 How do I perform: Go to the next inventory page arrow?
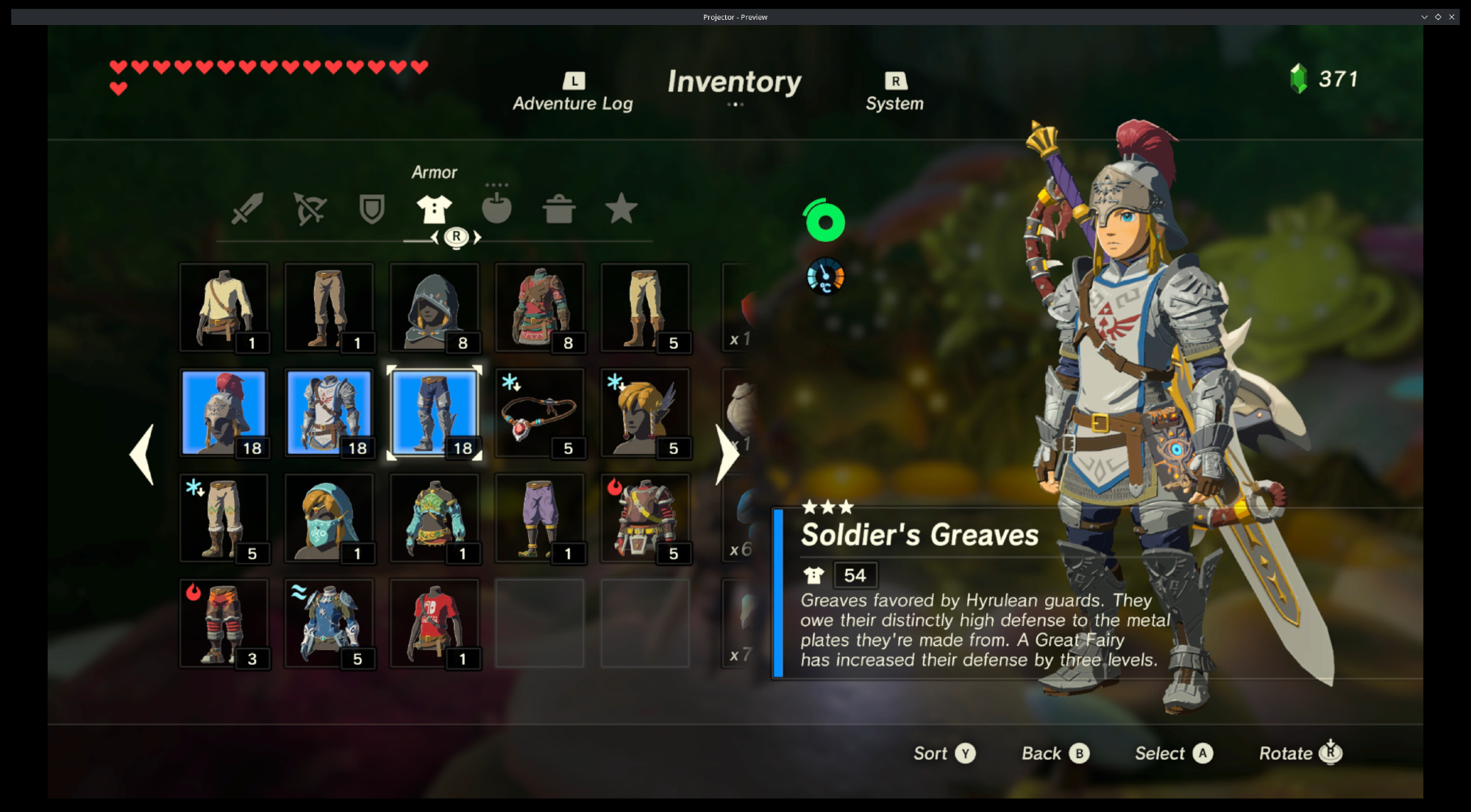coord(727,455)
